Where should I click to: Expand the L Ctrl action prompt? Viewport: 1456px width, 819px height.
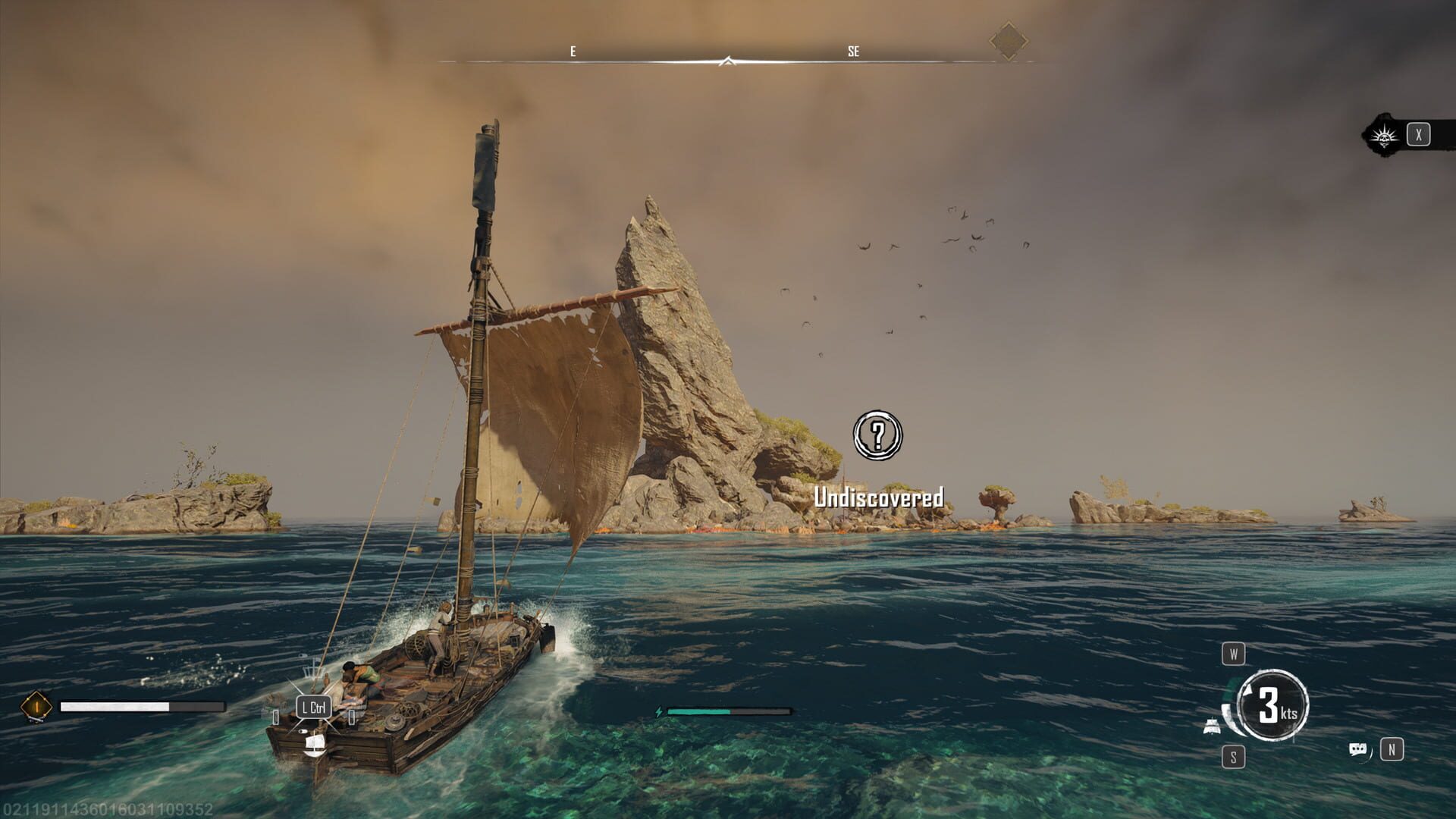point(313,707)
